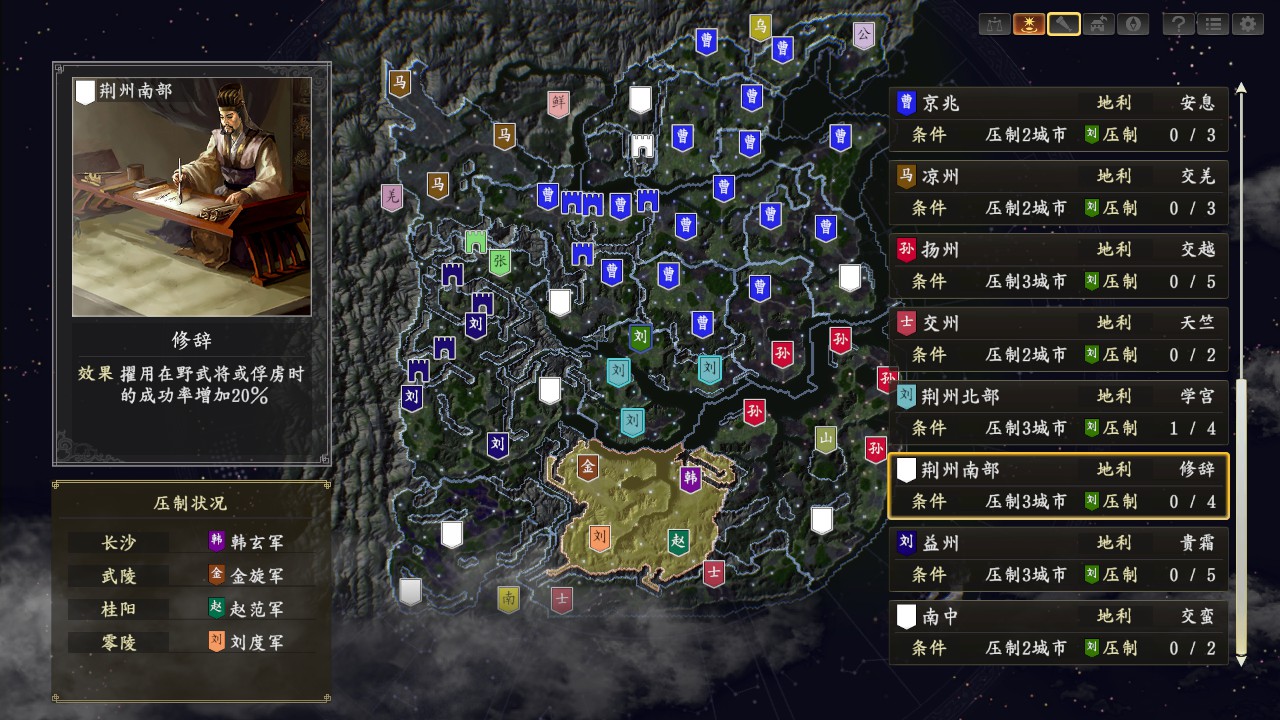Click the 荆州南部 scholar portrait
Screen dimensions: 1280x720
[192, 196]
